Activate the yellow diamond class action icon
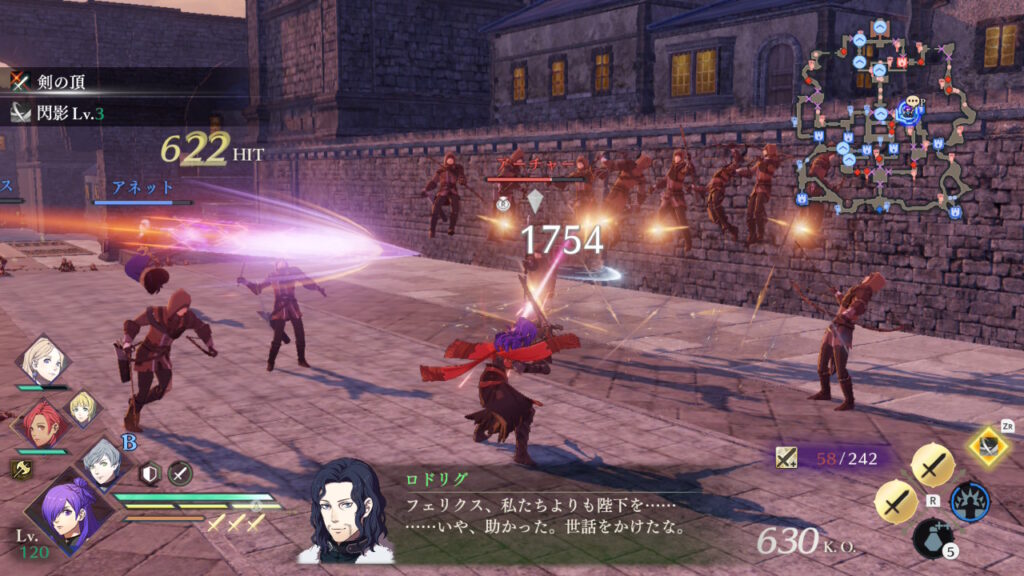The image size is (1024, 576). pyautogui.click(x=987, y=445)
